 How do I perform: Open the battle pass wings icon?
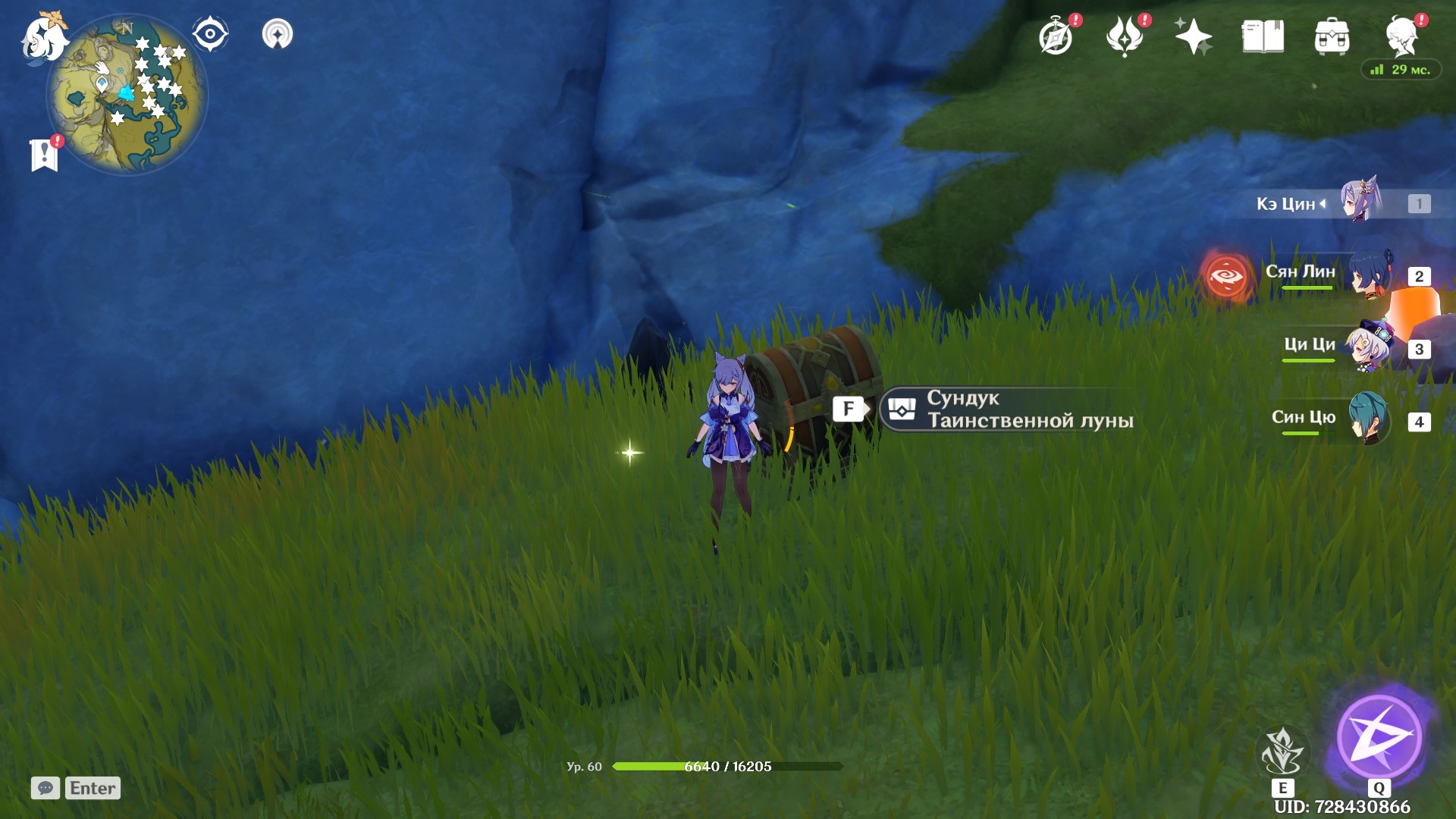tap(1126, 34)
